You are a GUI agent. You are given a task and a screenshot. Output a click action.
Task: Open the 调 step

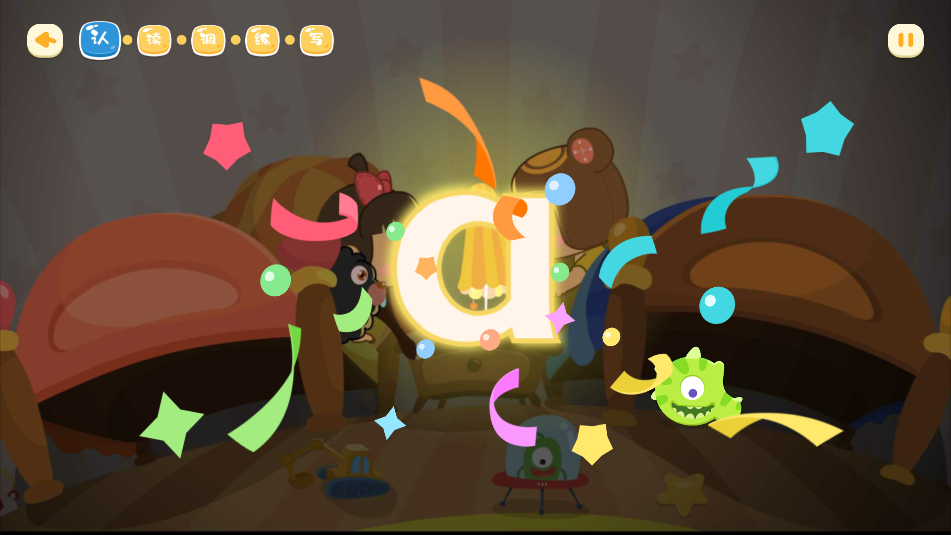[208, 40]
